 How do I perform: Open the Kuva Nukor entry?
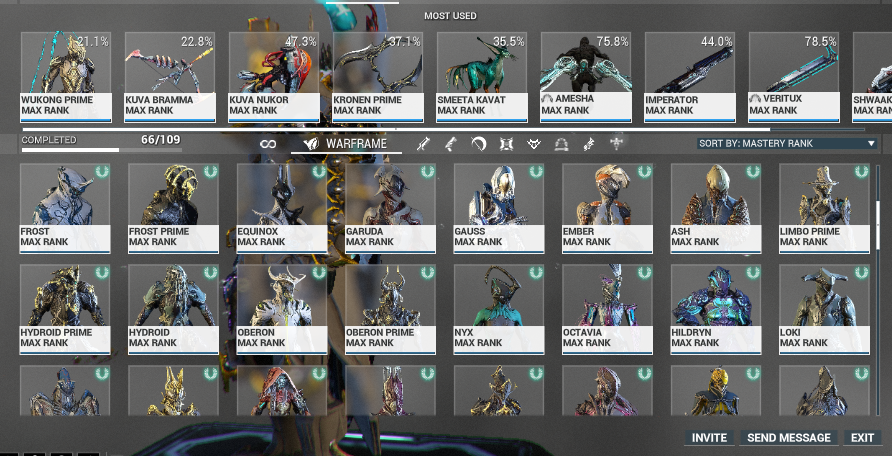point(274,76)
